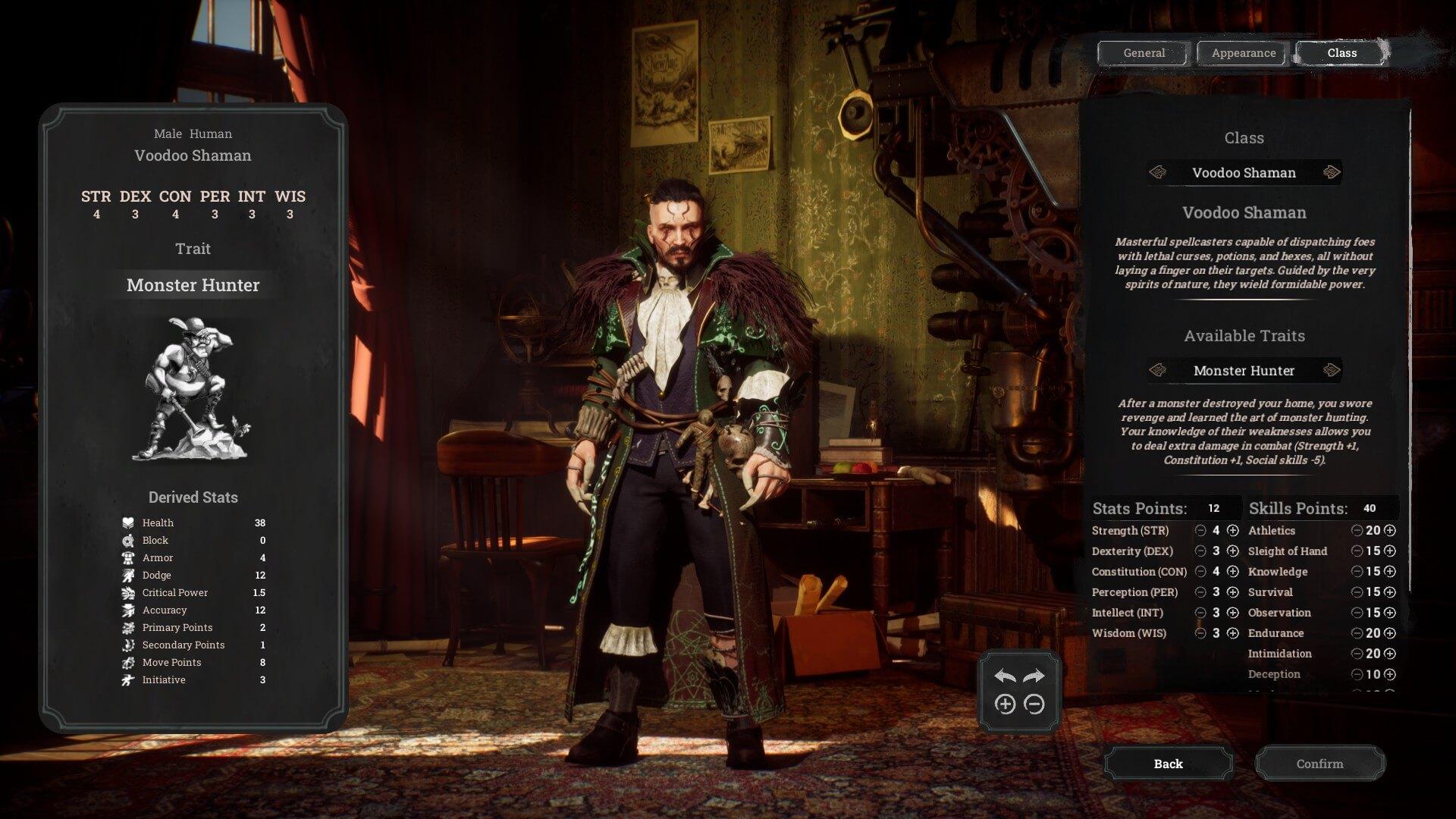Screen dimensions: 1456x819
Task: Open the Appearance tab
Action: [x=1243, y=53]
